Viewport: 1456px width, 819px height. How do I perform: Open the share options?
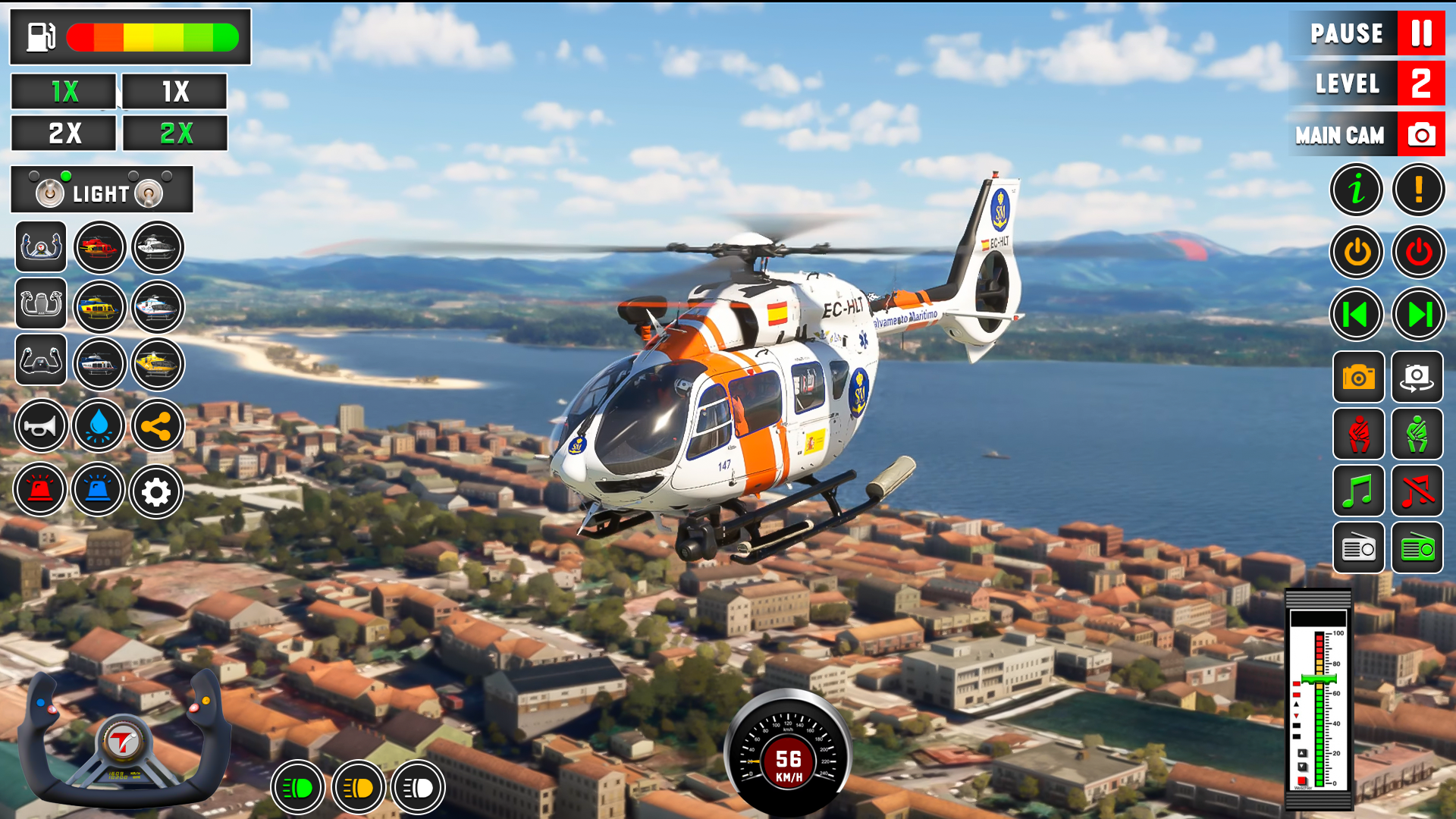pos(156,425)
